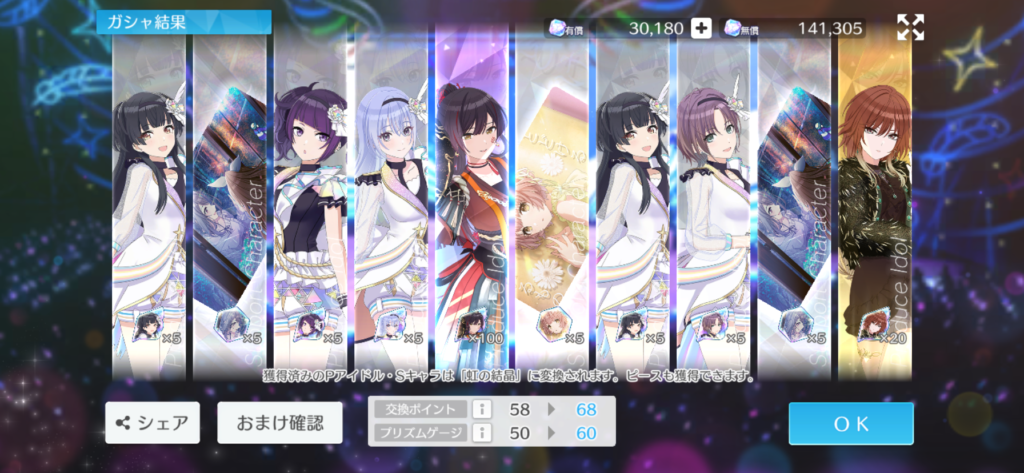
Task: Share the gacha results via シェア
Action: (x=152, y=423)
